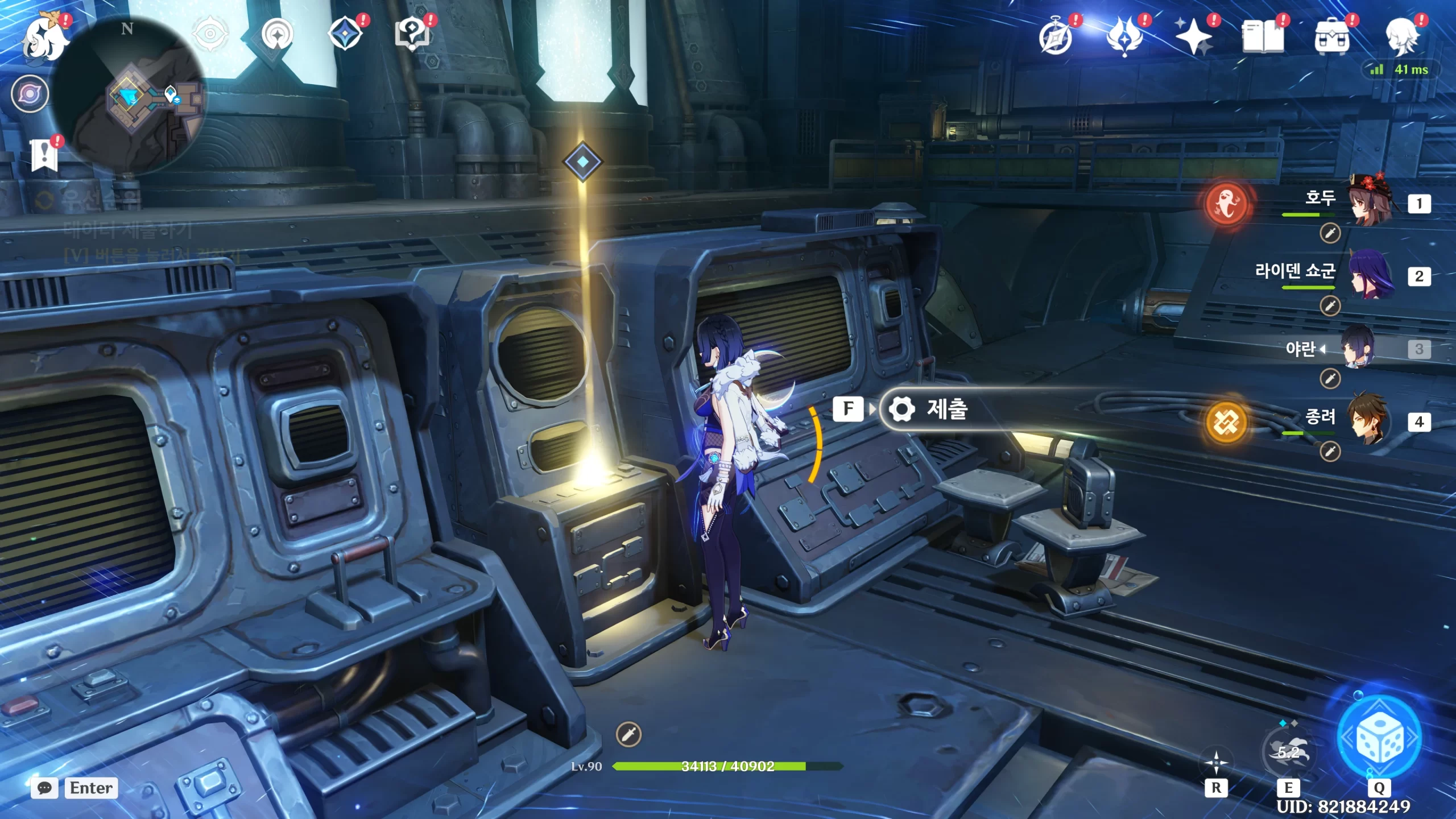Open the events compass icon
The image size is (1456, 819).
point(1056,38)
